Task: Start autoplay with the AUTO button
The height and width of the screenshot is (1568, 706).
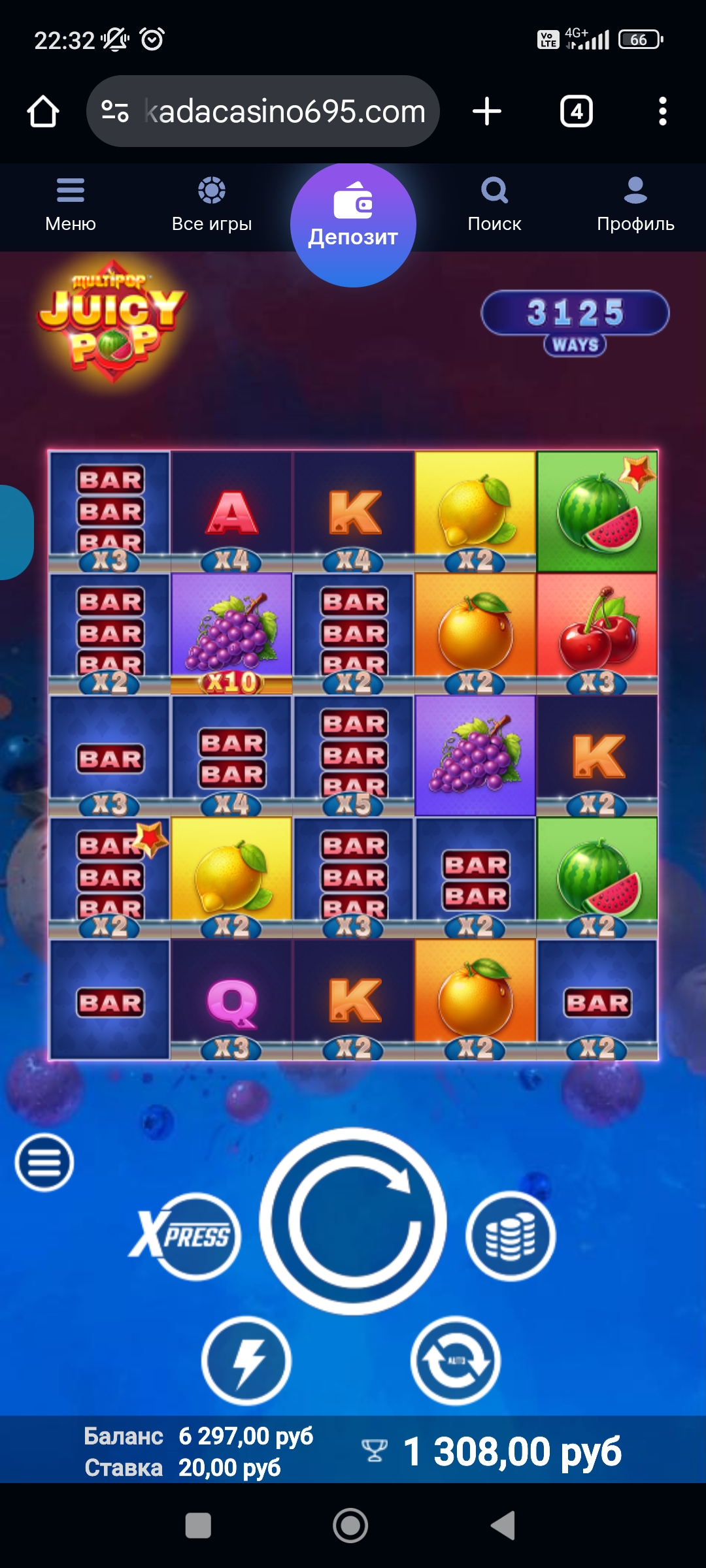Action: [x=456, y=1360]
